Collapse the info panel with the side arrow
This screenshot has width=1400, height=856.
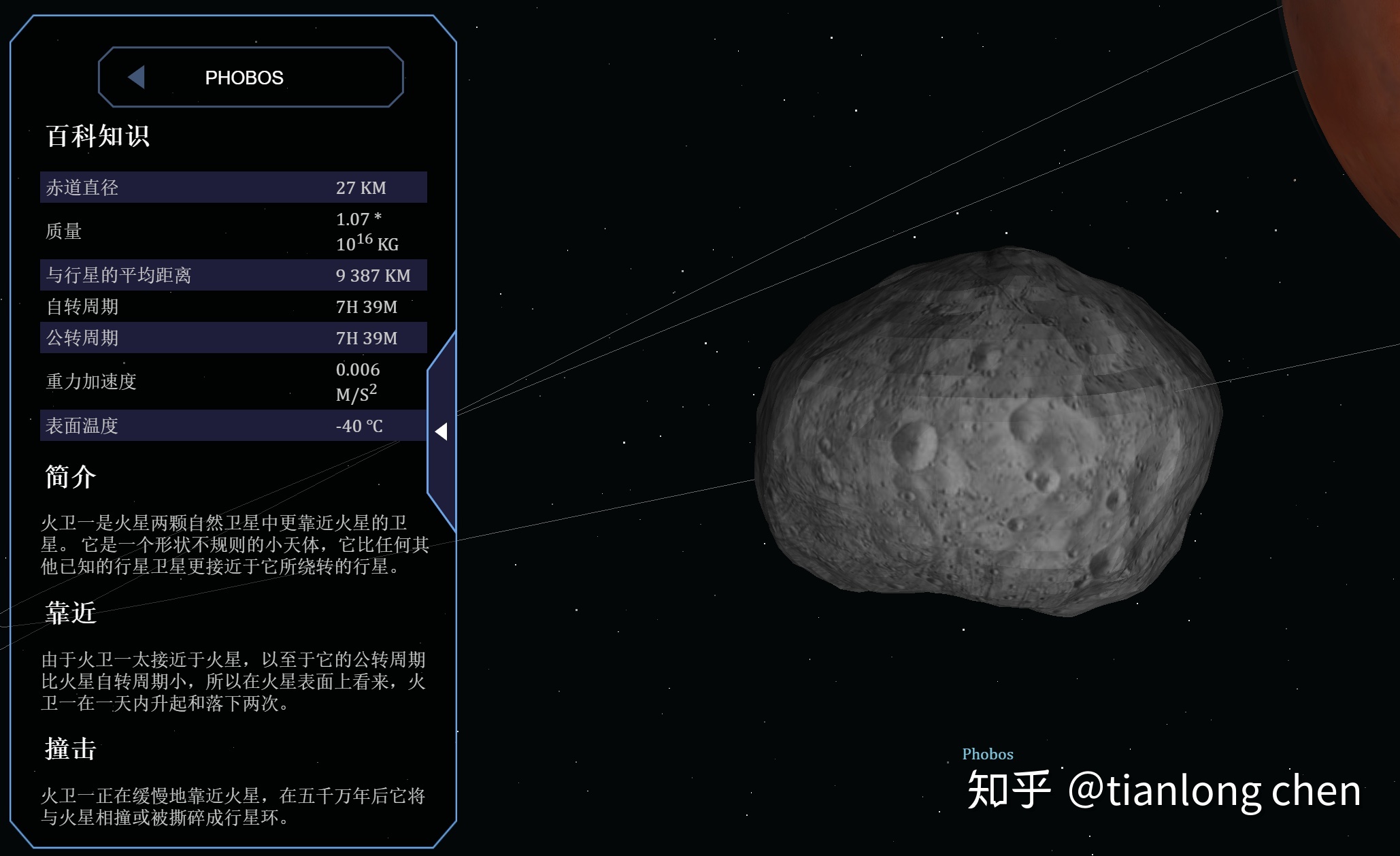coord(441,431)
